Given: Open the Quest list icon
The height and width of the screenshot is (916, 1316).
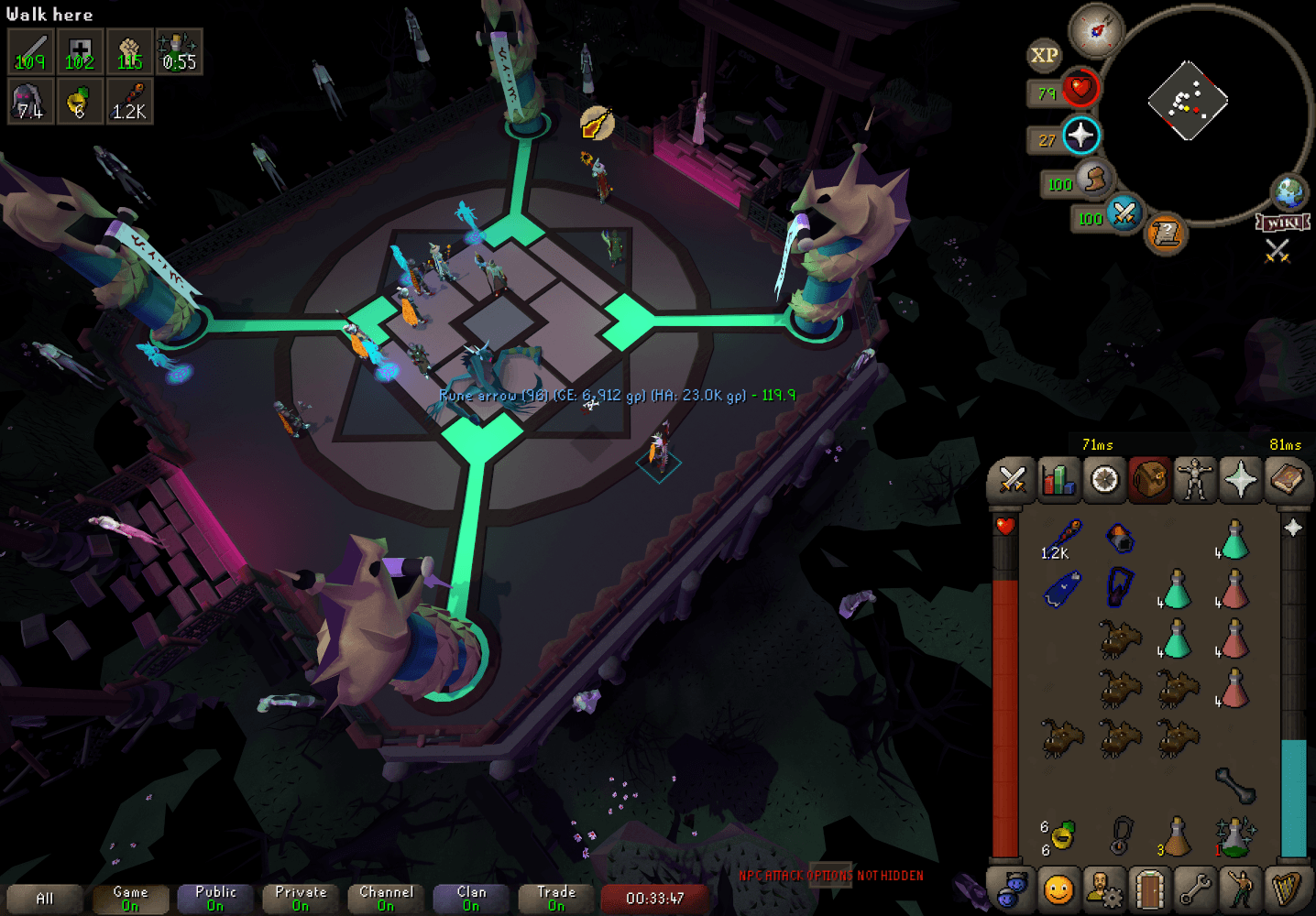Looking at the screenshot, I should [x=1103, y=479].
